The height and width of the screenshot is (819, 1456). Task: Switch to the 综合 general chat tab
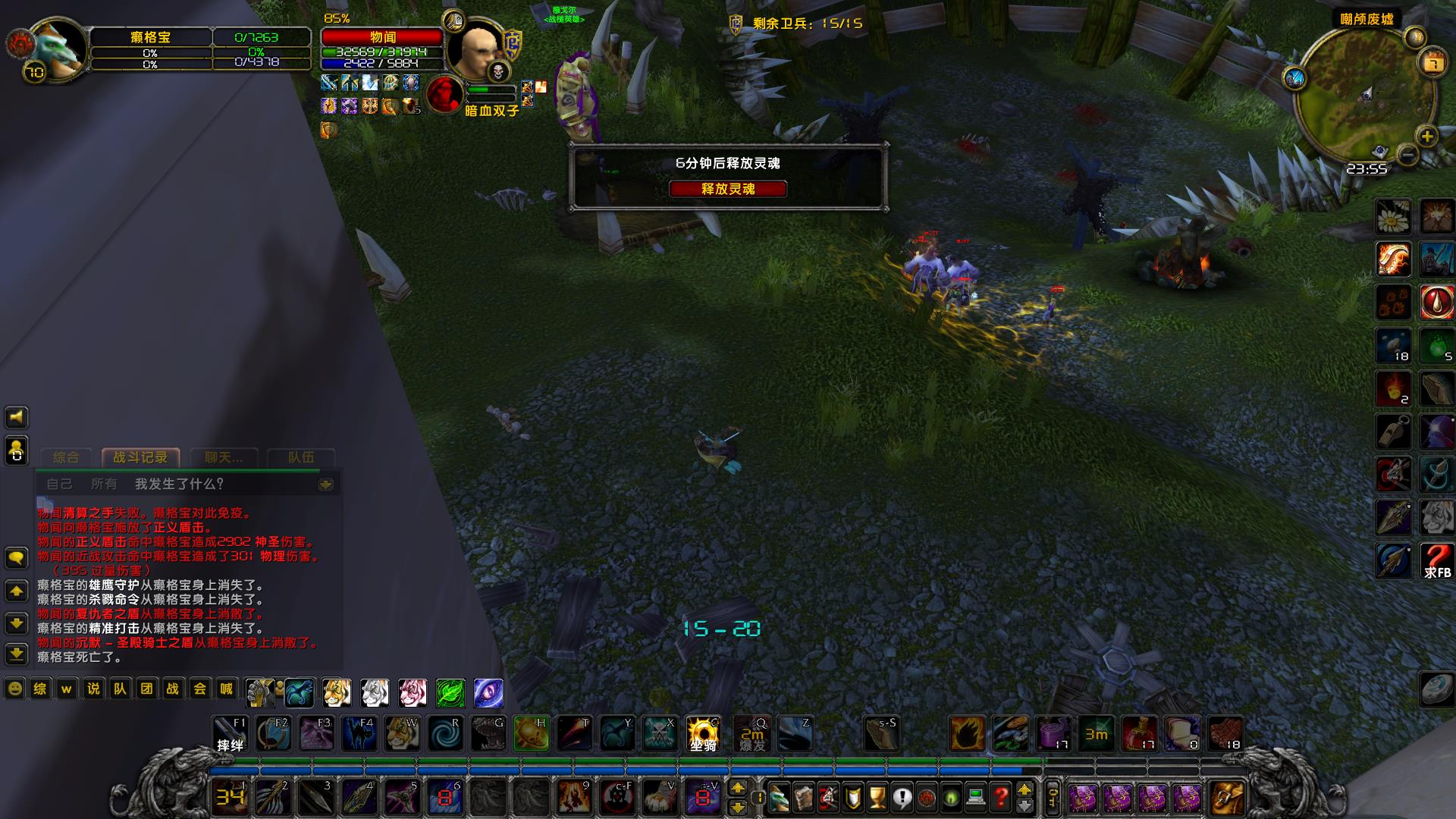pyautogui.click(x=66, y=457)
